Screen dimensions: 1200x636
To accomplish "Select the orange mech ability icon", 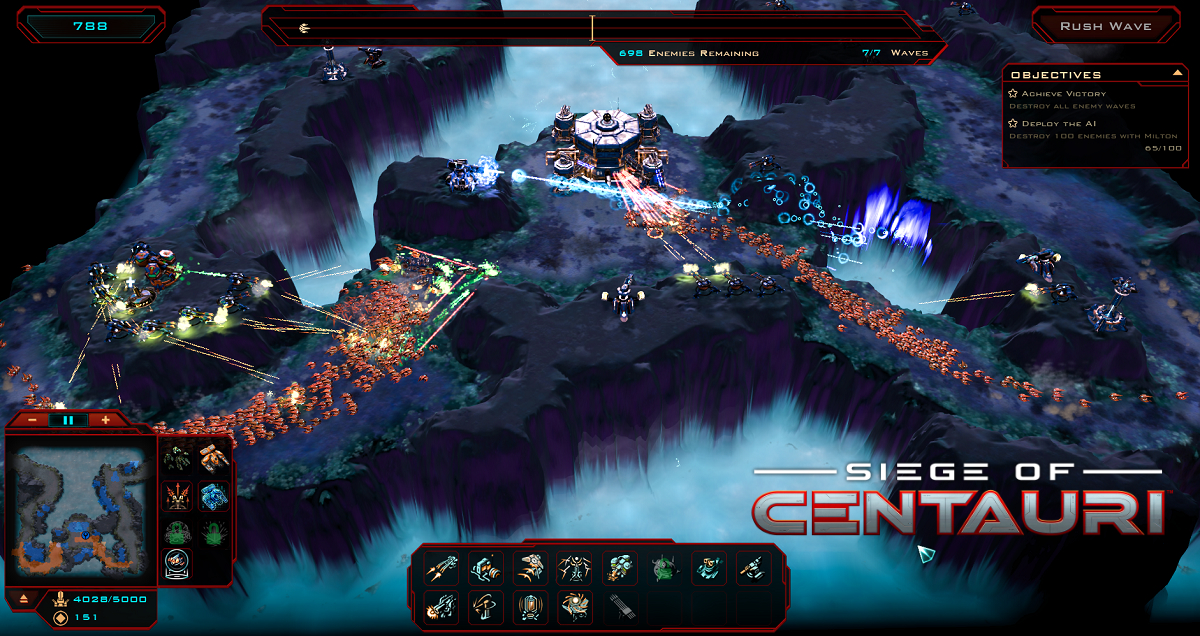I will pyautogui.click(x=214, y=459).
